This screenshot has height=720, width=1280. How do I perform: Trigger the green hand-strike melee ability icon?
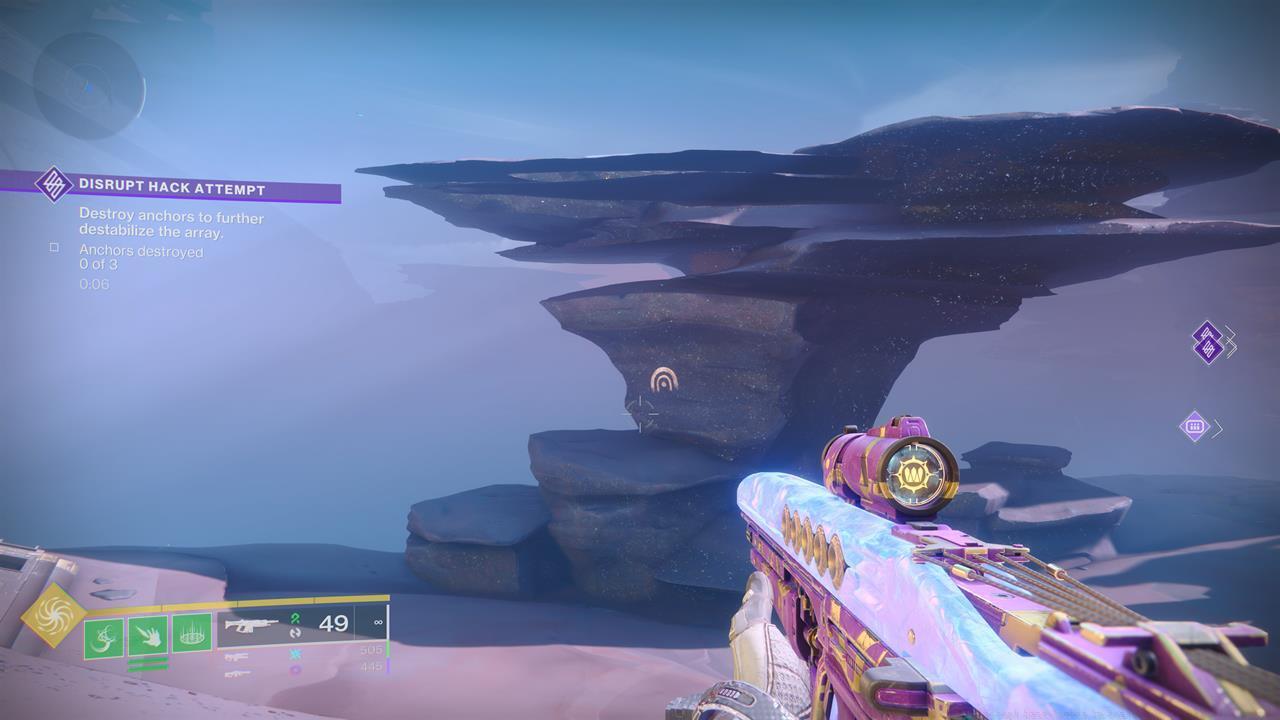[148, 636]
